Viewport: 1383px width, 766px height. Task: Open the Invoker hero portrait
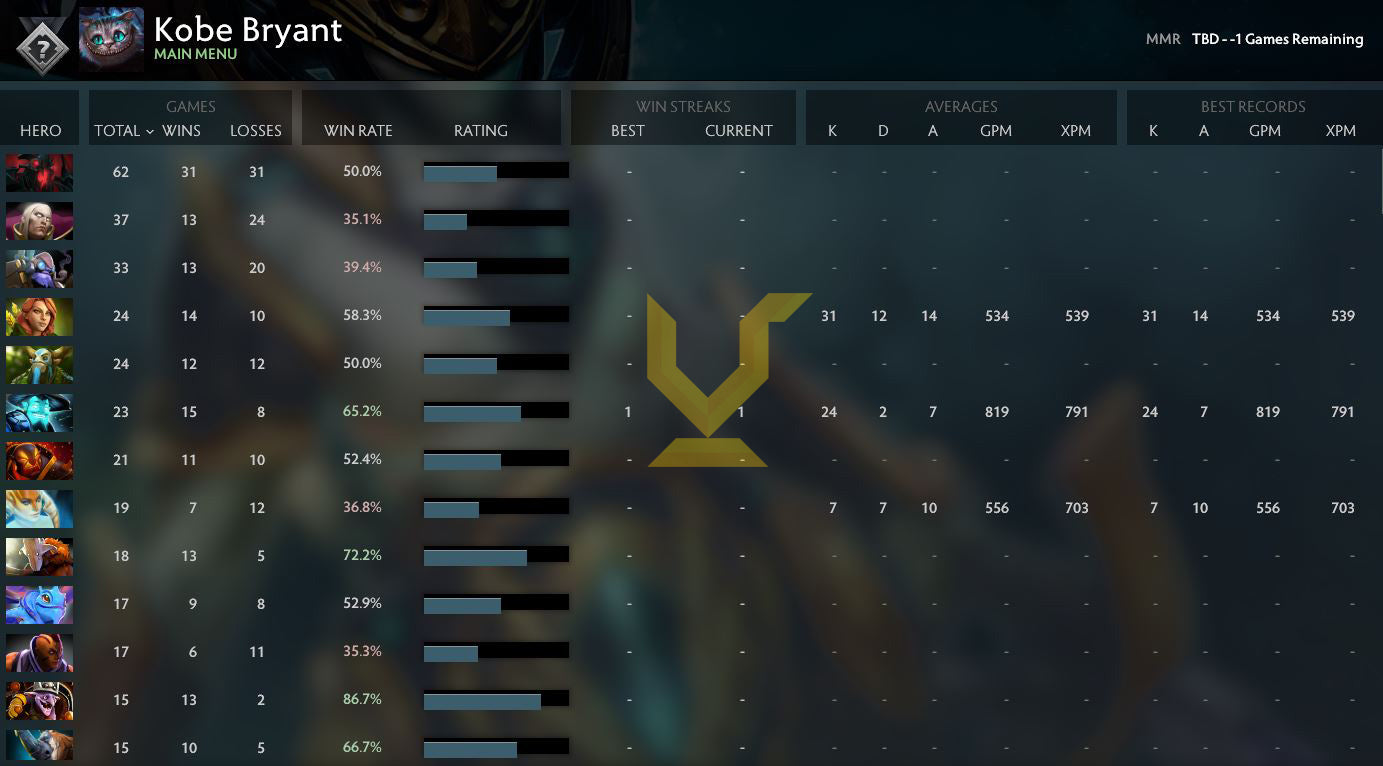pyautogui.click(x=40, y=221)
